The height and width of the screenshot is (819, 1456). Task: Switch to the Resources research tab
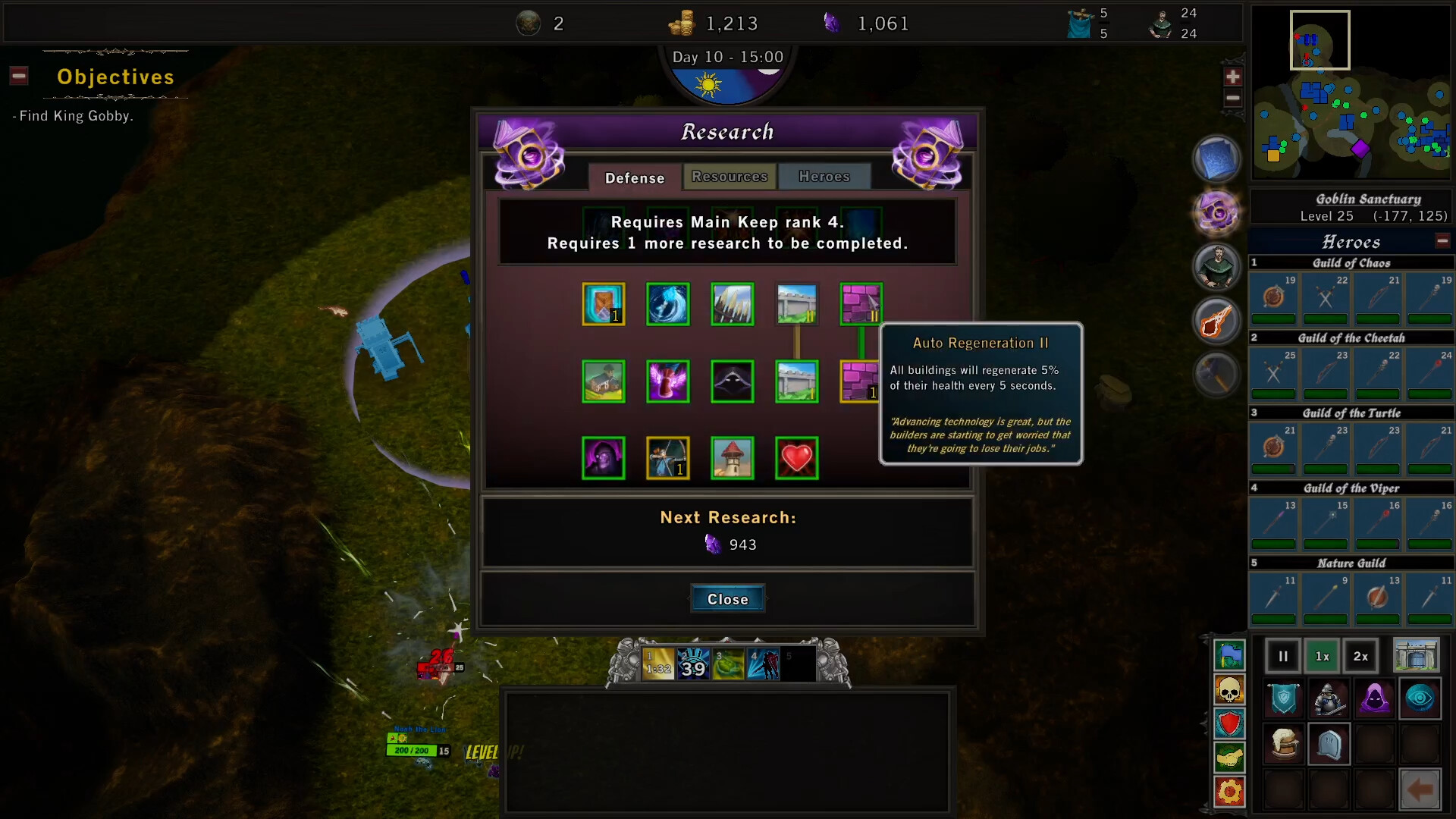729,176
